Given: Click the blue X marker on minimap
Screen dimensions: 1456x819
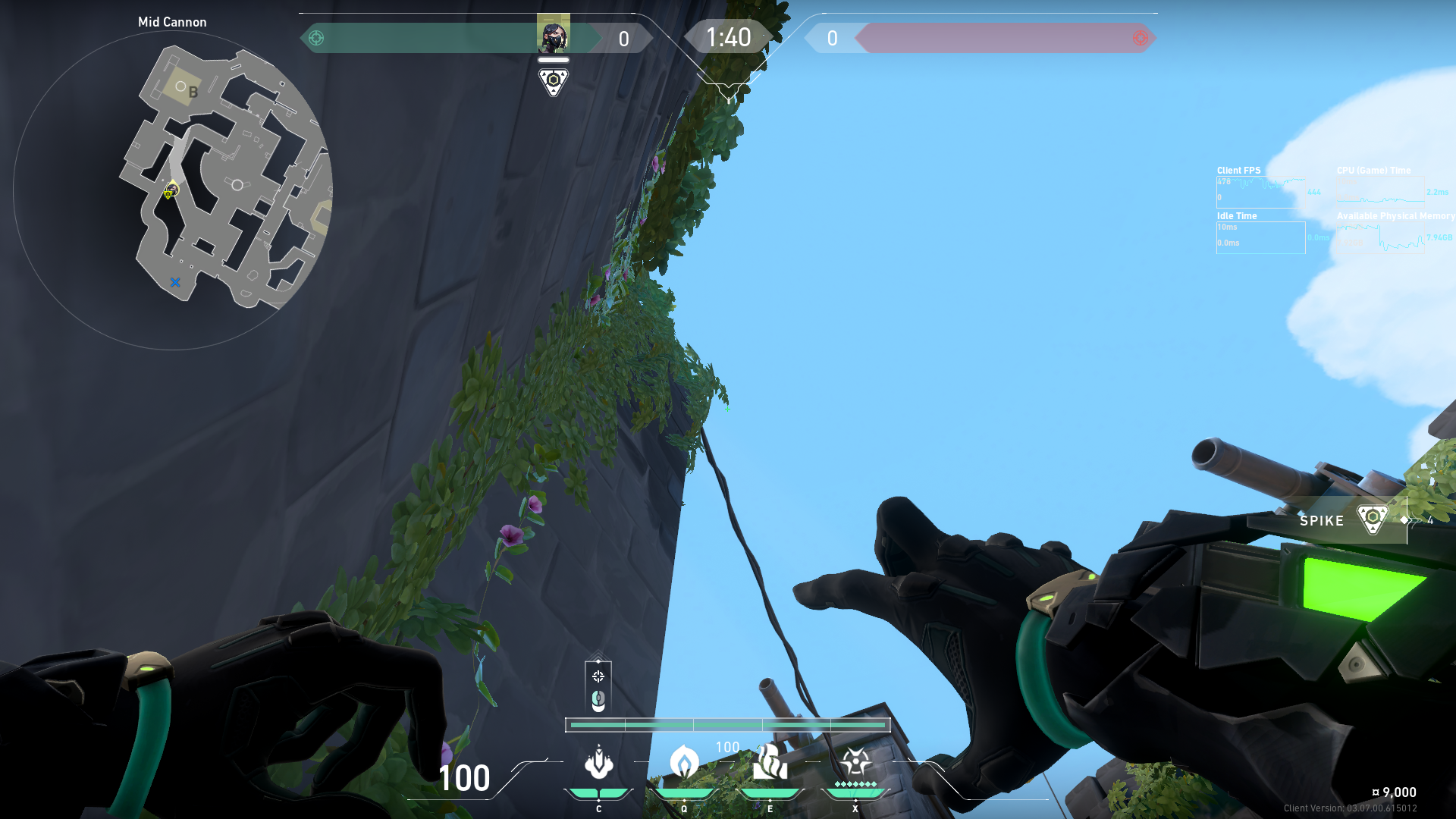Looking at the screenshot, I should point(175,282).
